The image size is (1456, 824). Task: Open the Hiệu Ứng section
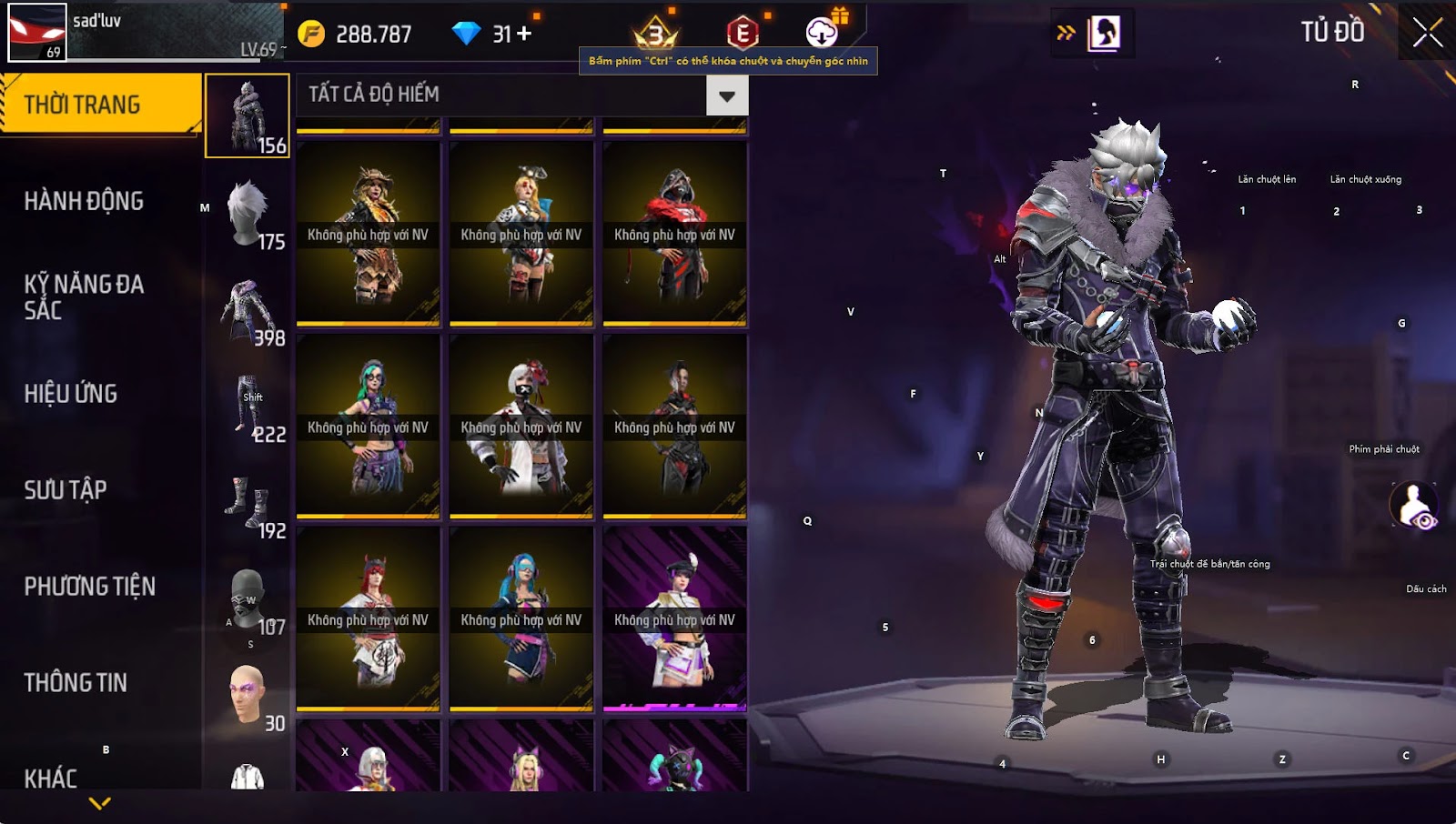click(71, 394)
